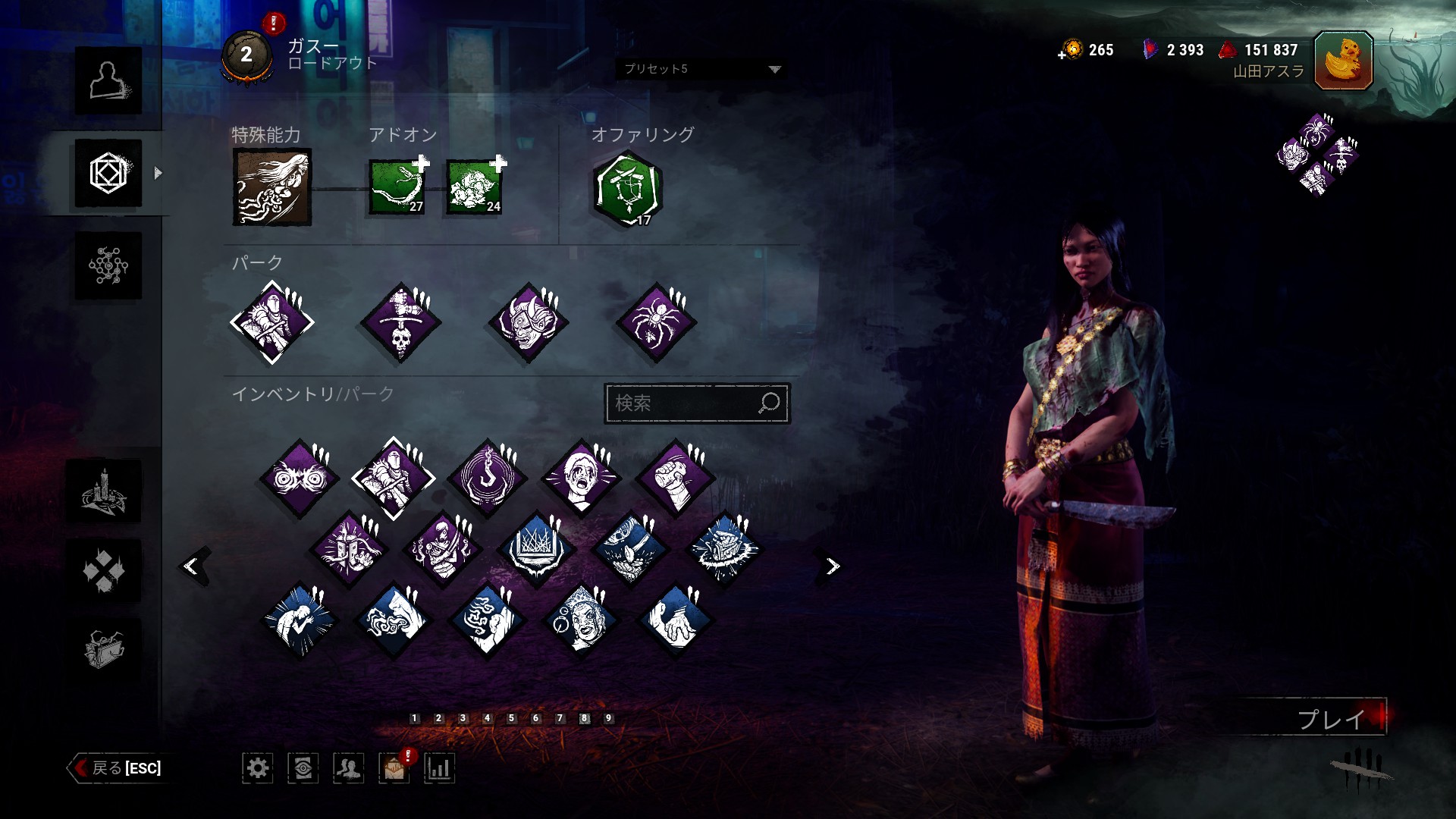Open the プリセット5 preset dropdown
Image resolution: width=1456 pixels, height=819 pixels.
pyautogui.click(x=701, y=69)
